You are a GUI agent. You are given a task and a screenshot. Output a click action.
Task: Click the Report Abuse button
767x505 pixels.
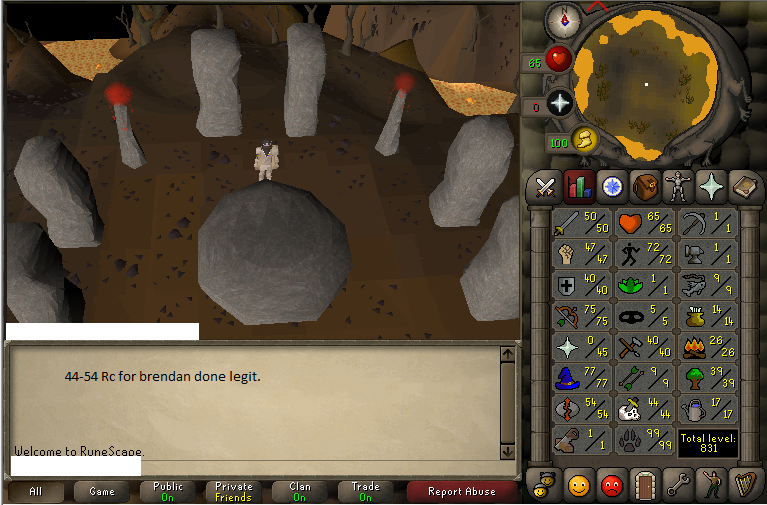461,491
